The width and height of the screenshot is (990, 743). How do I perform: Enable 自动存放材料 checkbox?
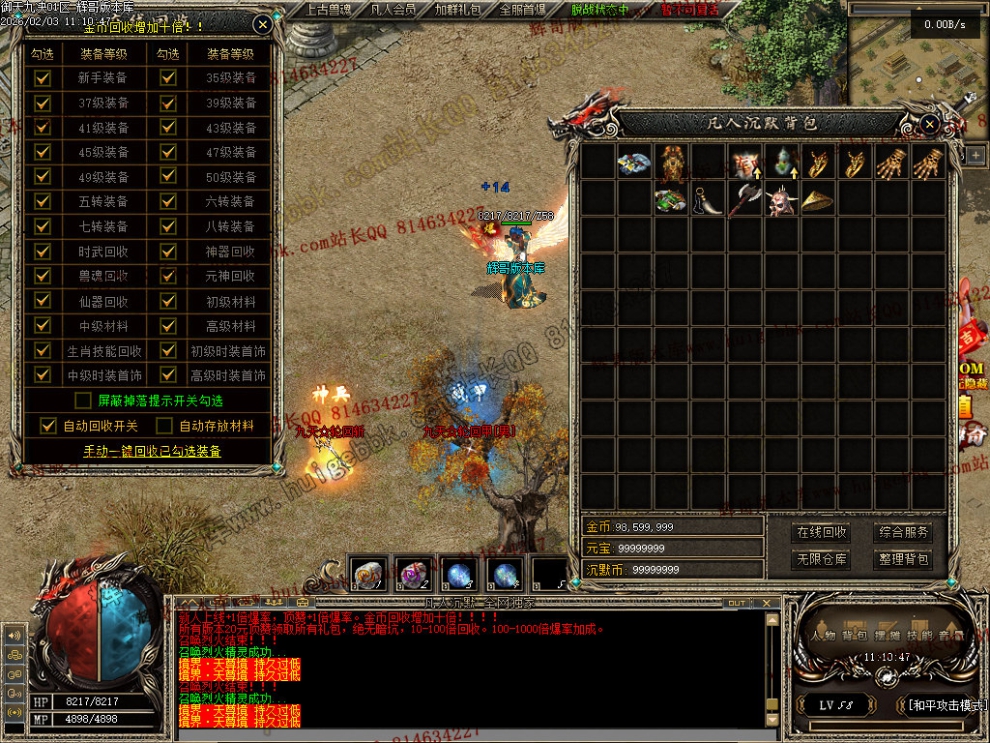click(x=164, y=426)
